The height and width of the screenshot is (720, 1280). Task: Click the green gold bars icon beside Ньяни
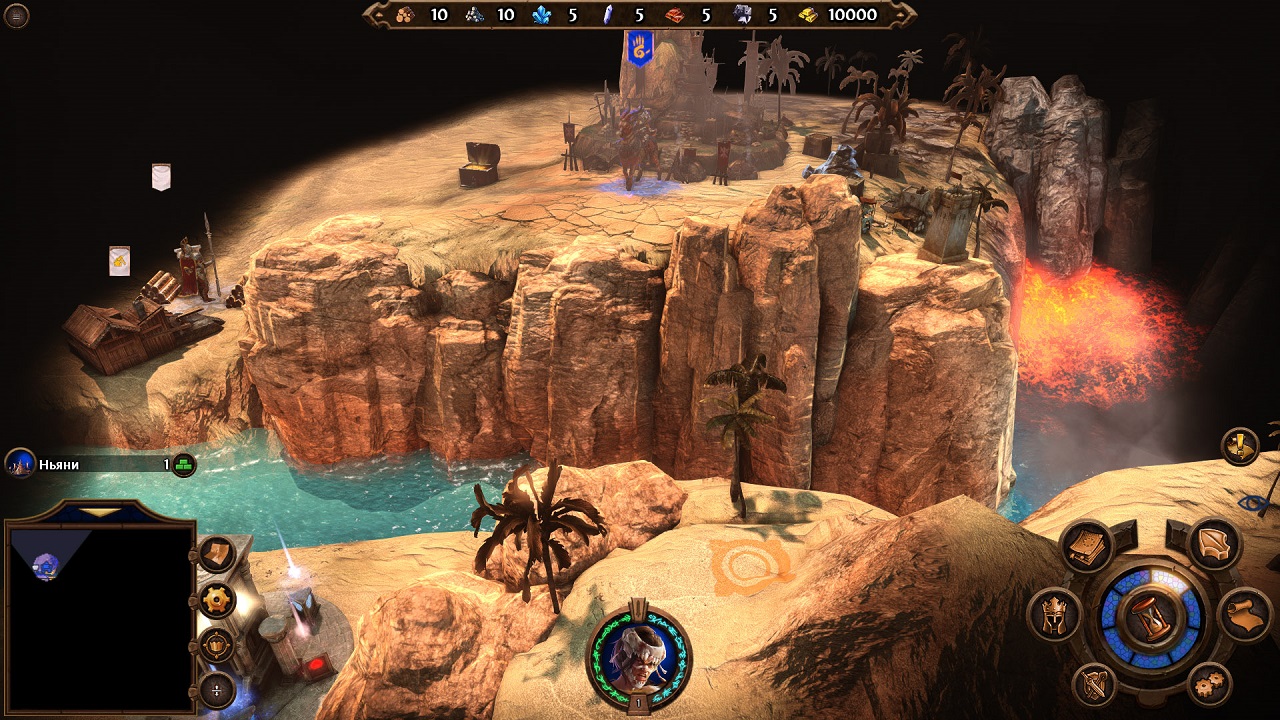(x=184, y=464)
